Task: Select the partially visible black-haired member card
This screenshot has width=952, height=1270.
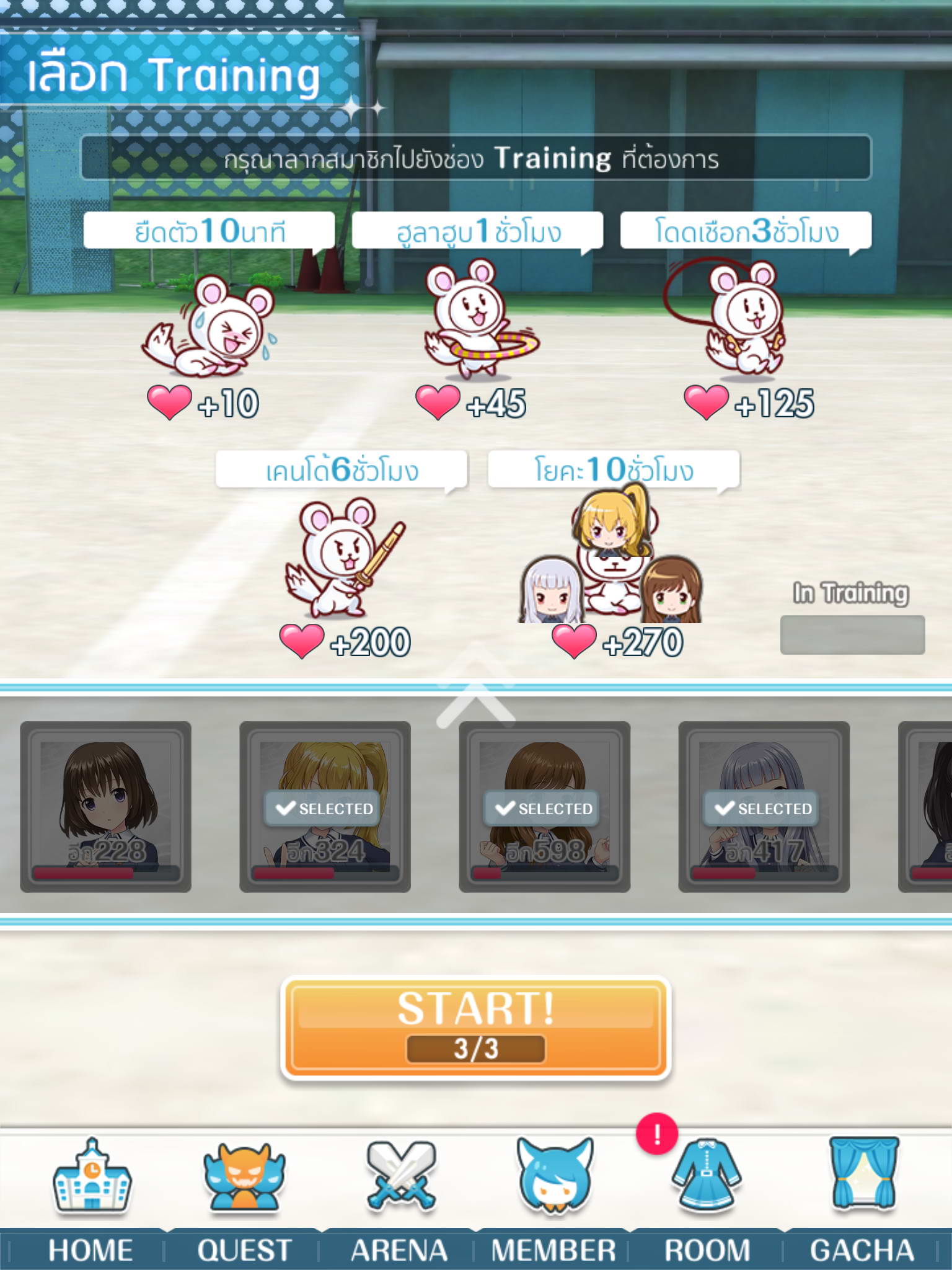Action: pyautogui.click(x=930, y=806)
